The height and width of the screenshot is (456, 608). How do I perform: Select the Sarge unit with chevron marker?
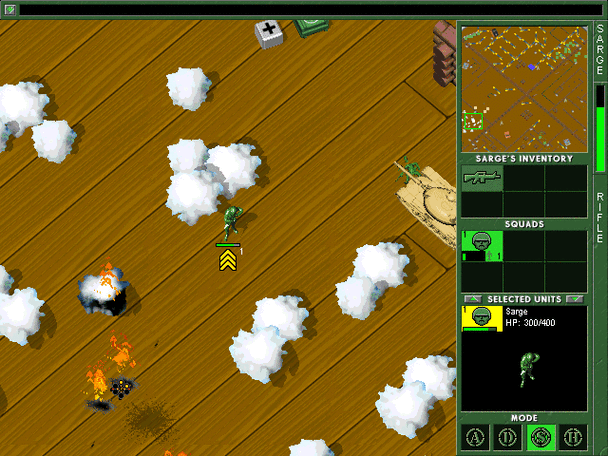click(x=231, y=221)
